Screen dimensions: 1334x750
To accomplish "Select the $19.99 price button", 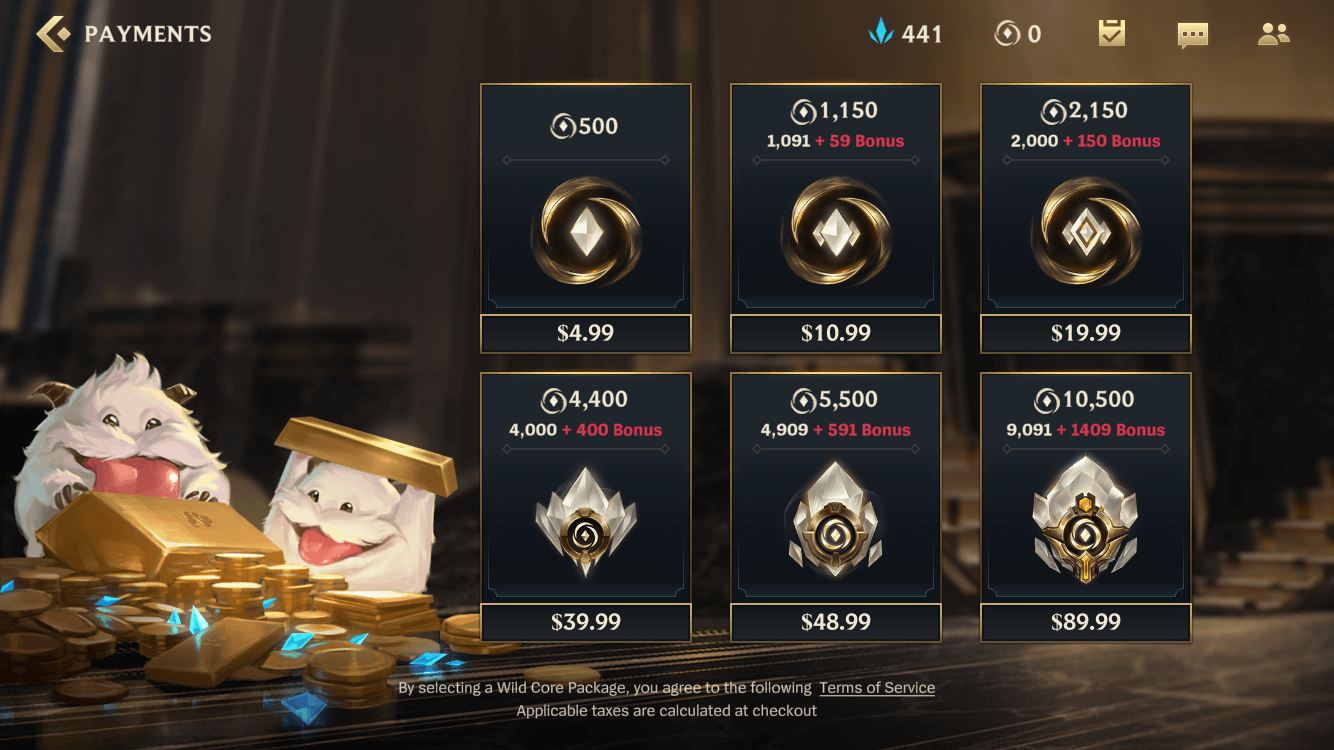I will click(1085, 334).
